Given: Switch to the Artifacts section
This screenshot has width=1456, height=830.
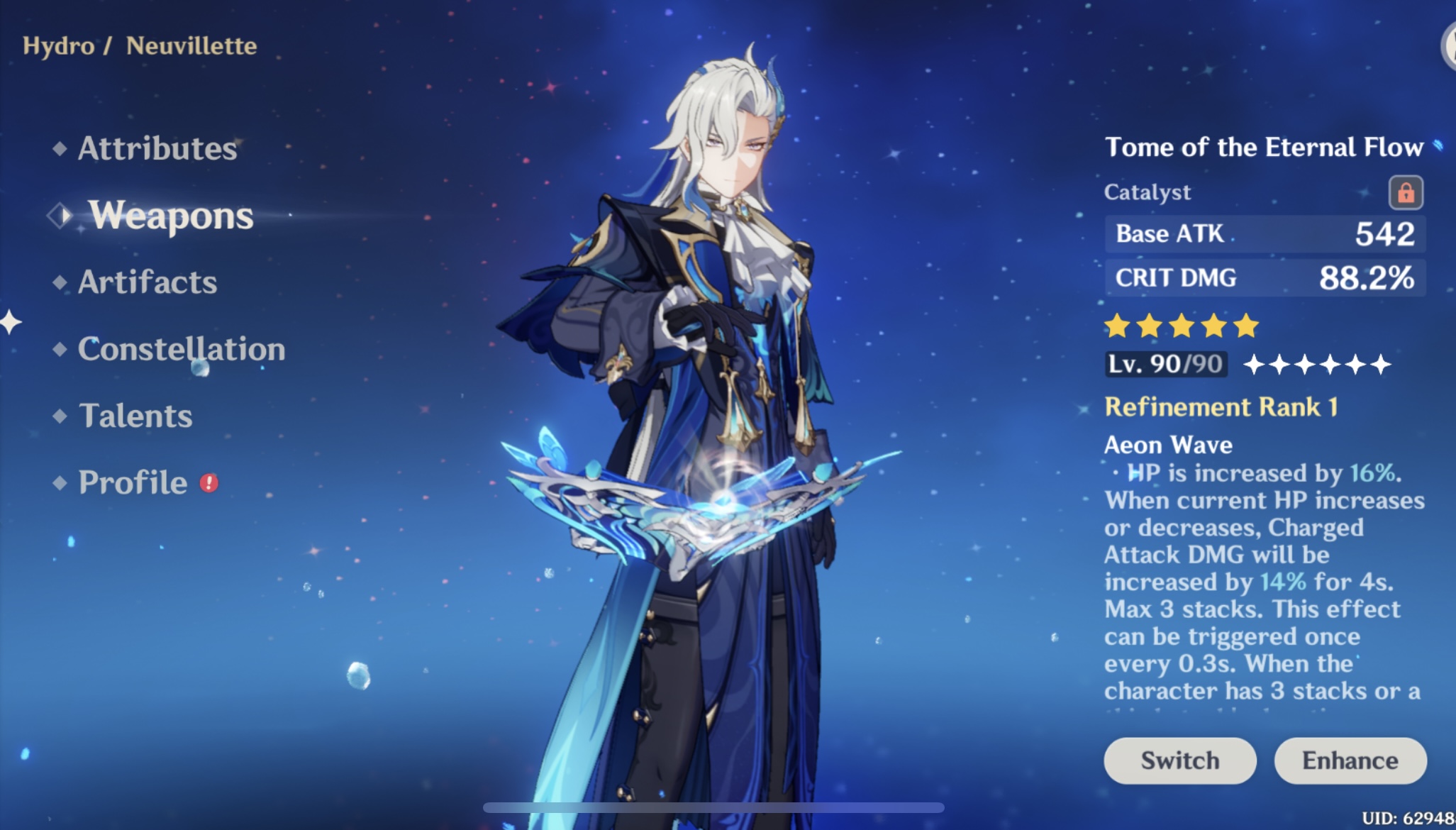Looking at the screenshot, I should [146, 282].
